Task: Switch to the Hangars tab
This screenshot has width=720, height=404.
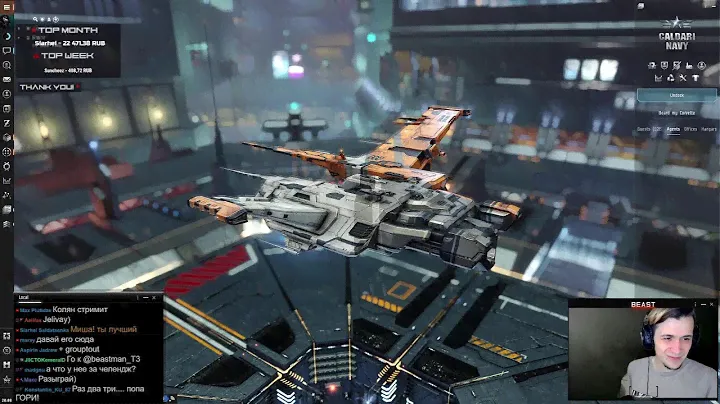Action: pos(709,129)
